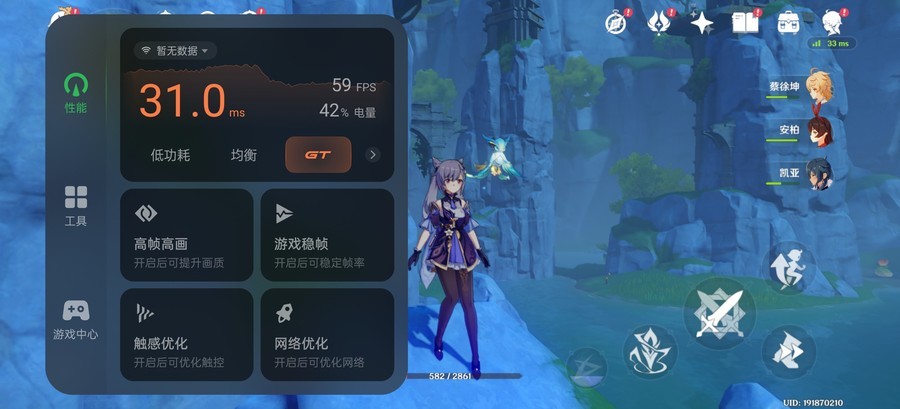Open the compass events icon
Viewport: 900px width, 409px height.
pyautogui.click(x=614, y=22)
